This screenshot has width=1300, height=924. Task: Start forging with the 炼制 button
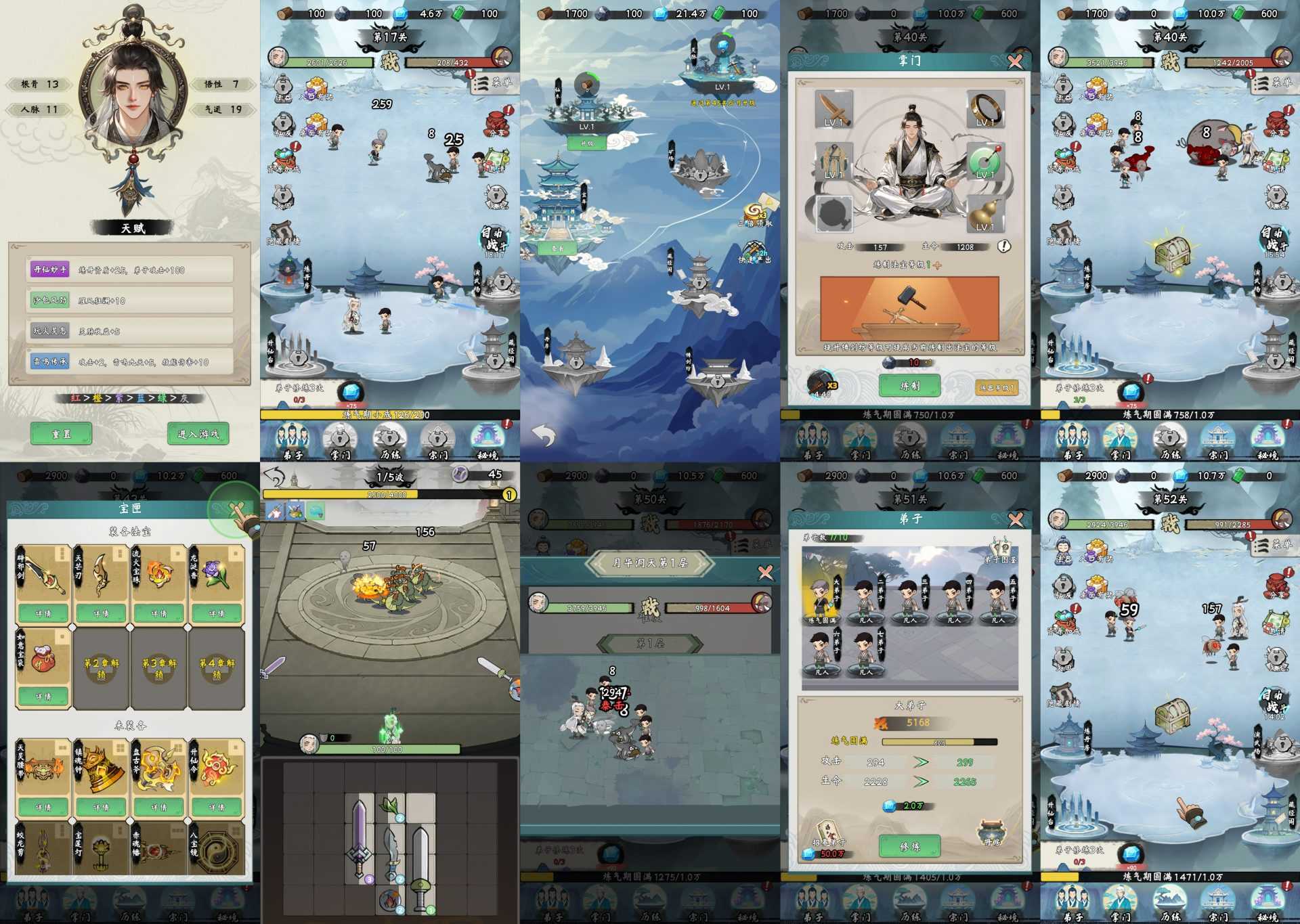(909, 385)
